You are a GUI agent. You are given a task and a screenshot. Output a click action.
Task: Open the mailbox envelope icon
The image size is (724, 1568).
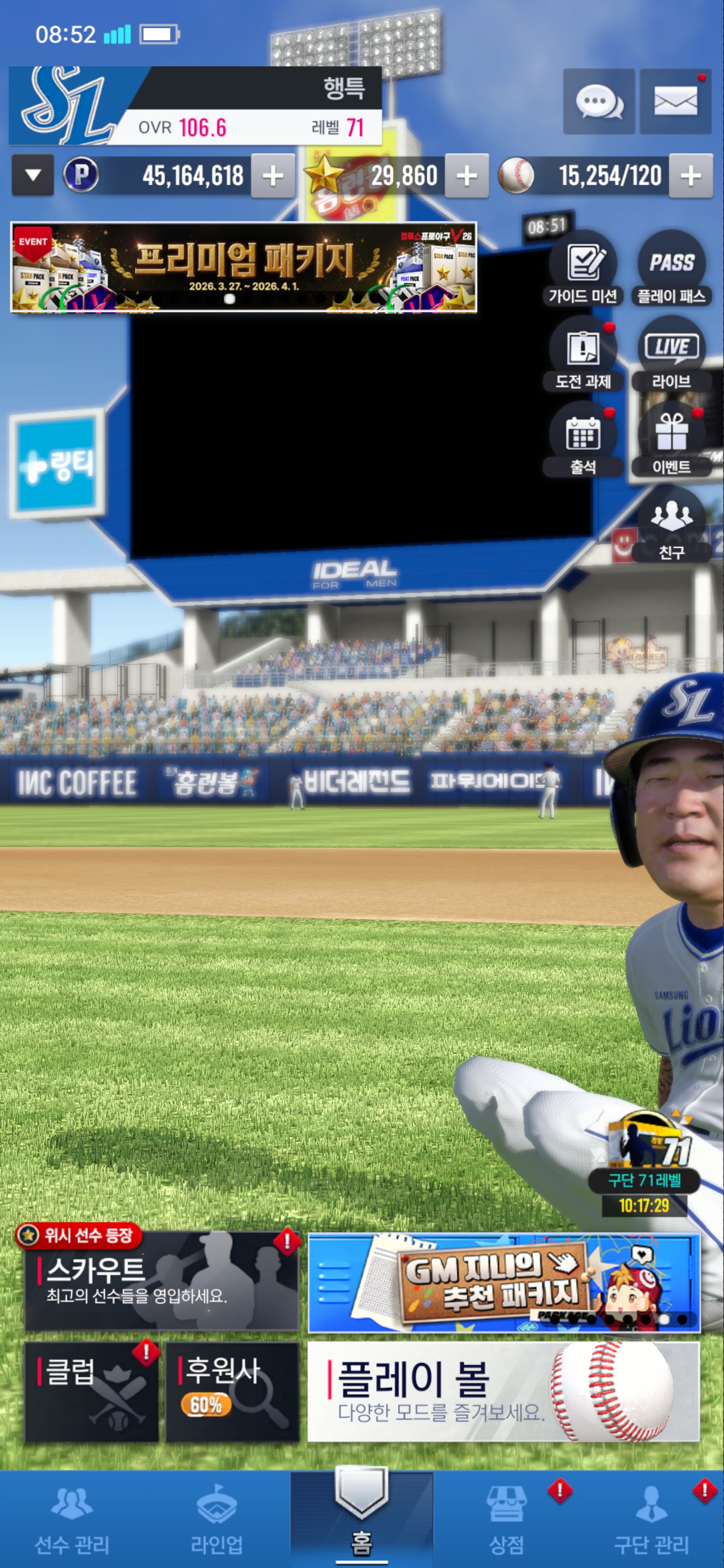[x=675, y=102]
